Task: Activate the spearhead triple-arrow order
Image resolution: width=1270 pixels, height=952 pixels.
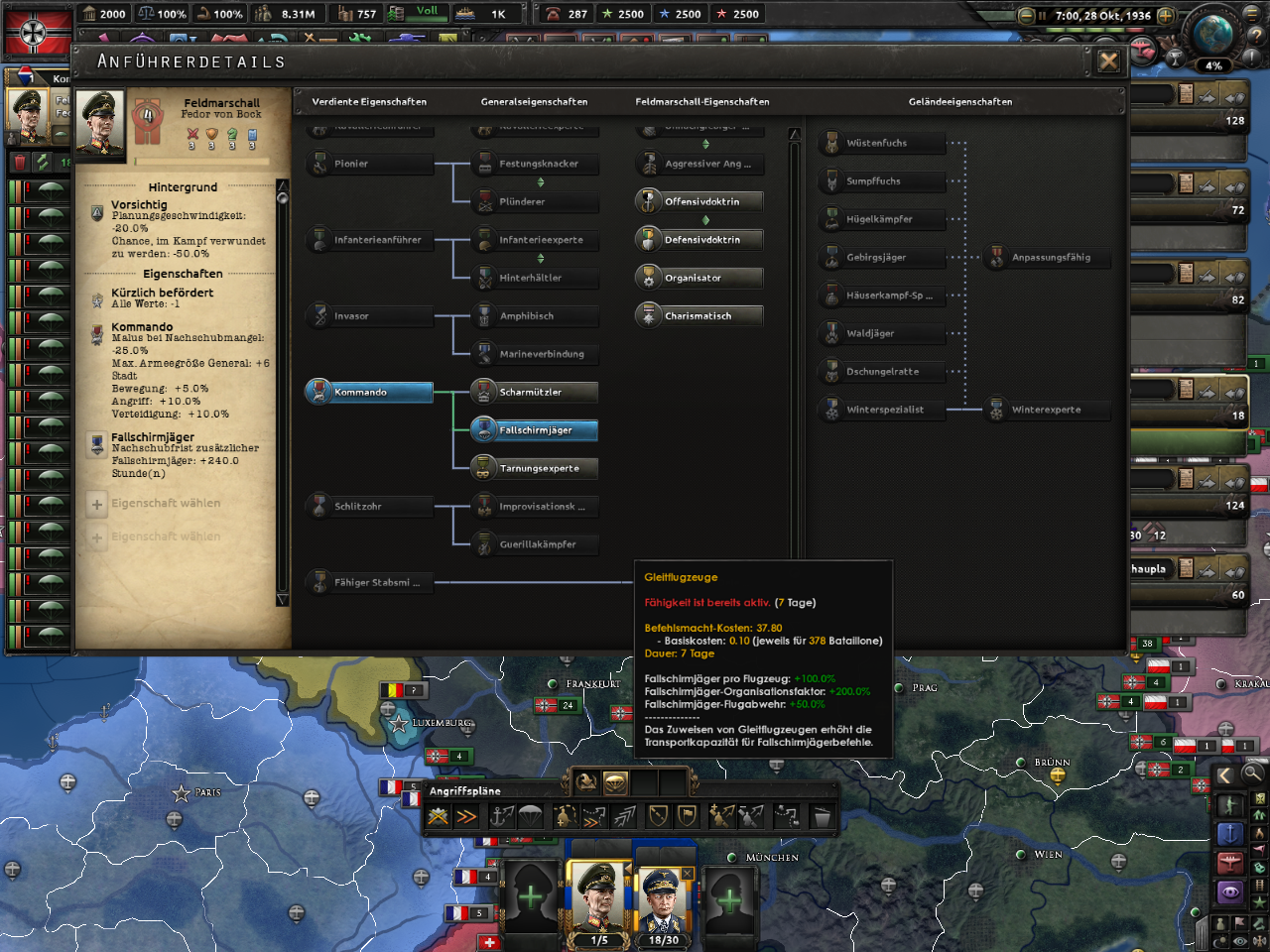Action: click(x=624, y=815)
